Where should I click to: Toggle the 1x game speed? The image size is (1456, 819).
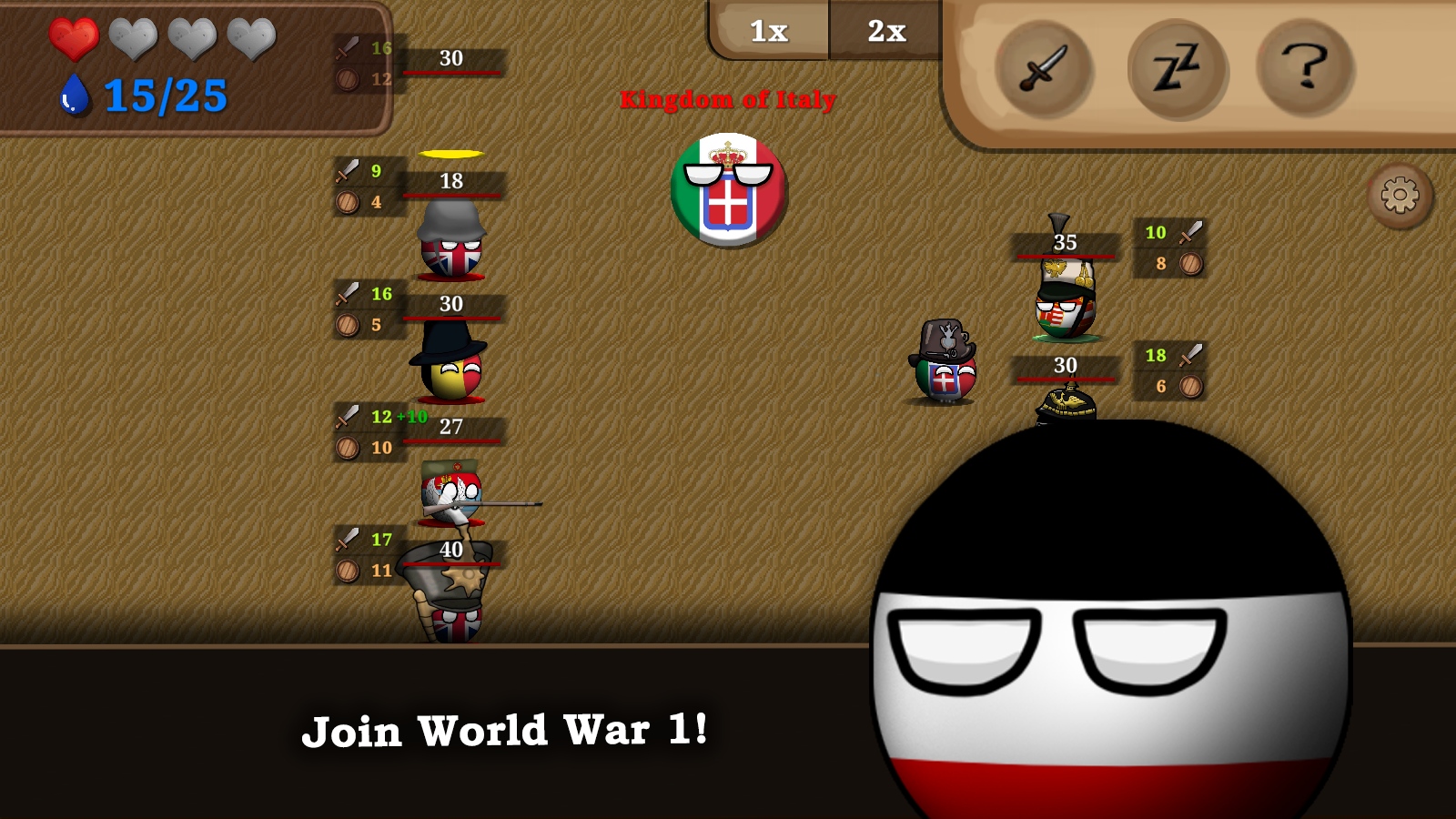click(769, 31)
